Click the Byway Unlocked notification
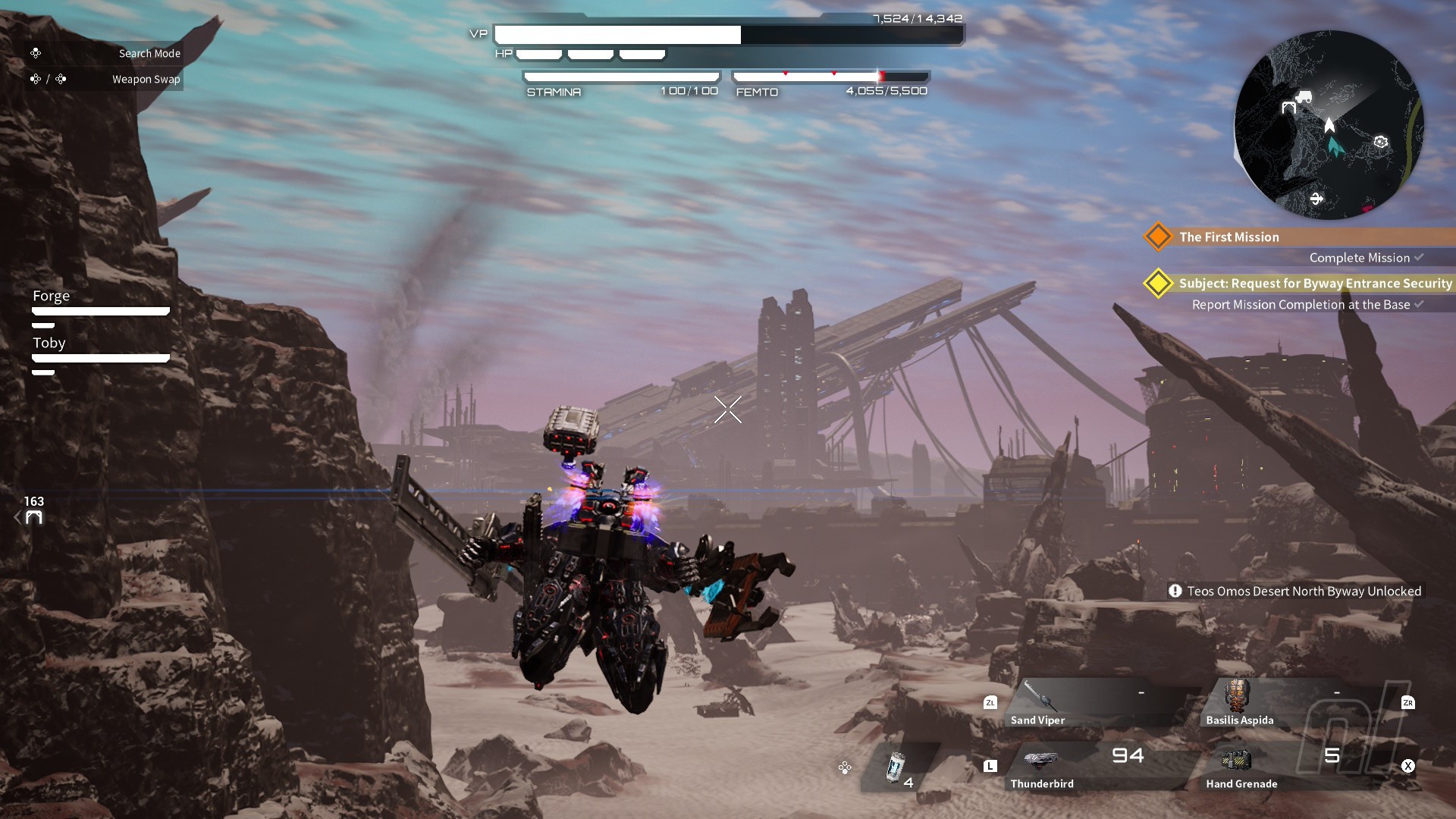Image resolution: width=1456 pixels, height=819 pixels. 1296,591
